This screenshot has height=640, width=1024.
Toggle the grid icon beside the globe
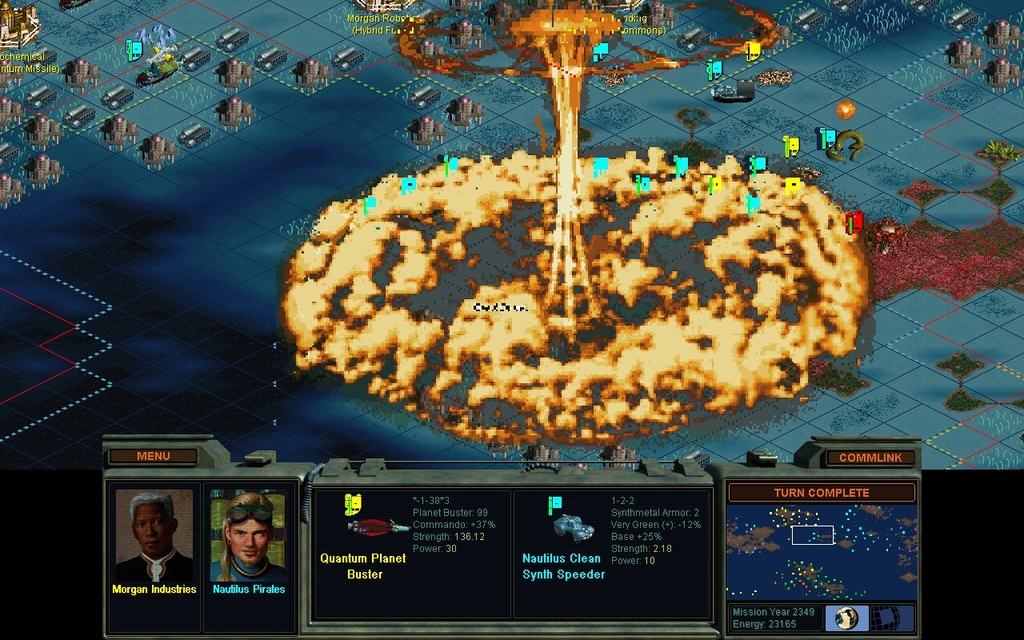point(884,617)
